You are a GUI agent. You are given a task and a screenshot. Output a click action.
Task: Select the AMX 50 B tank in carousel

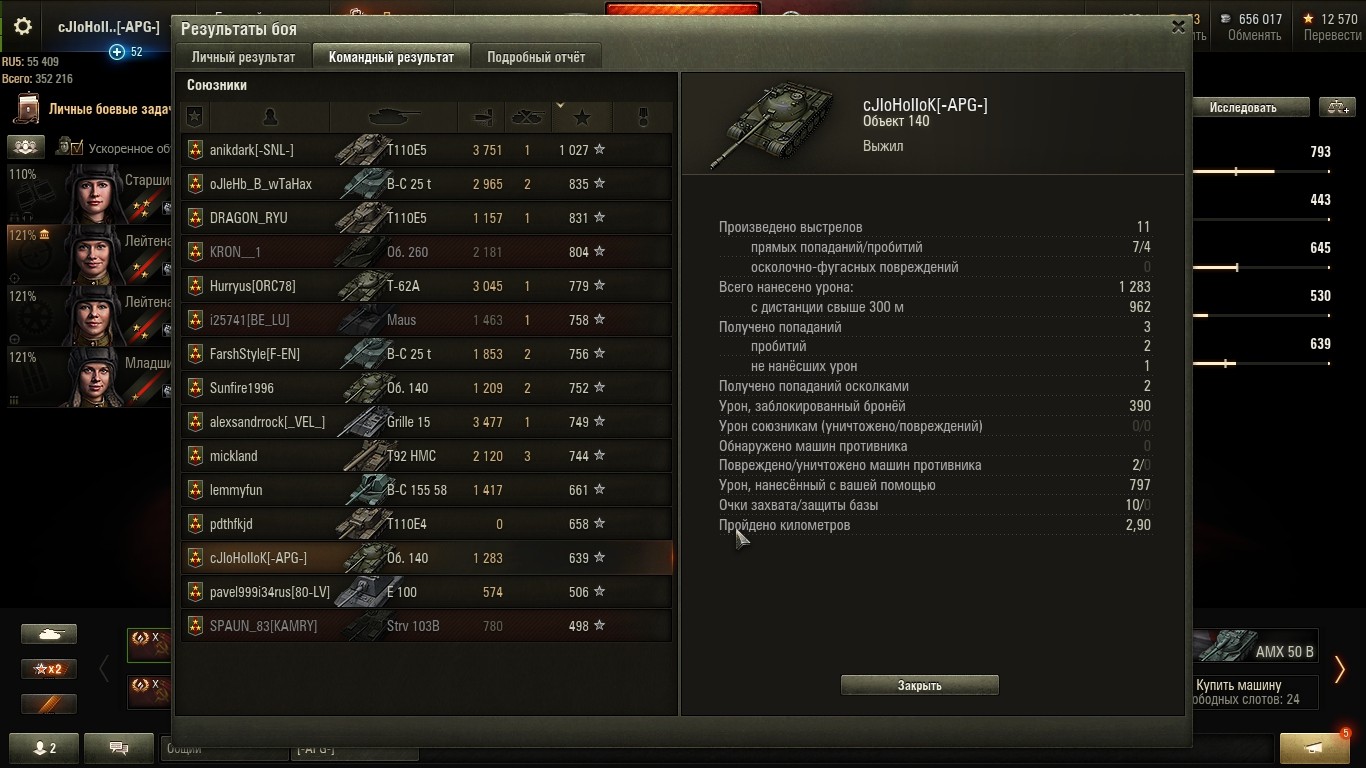click(x=1256, y=647)
